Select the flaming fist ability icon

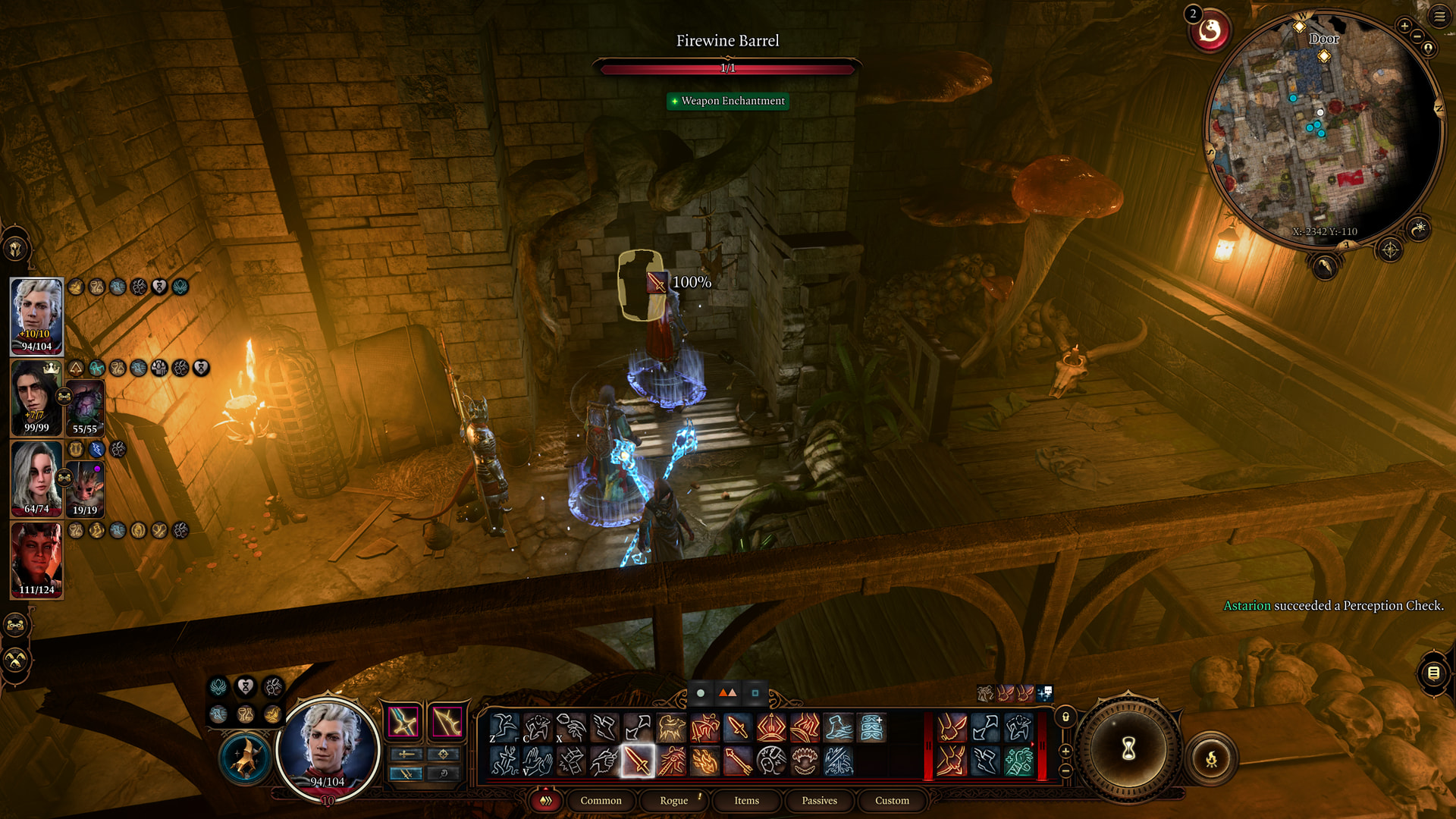(704, 761)
